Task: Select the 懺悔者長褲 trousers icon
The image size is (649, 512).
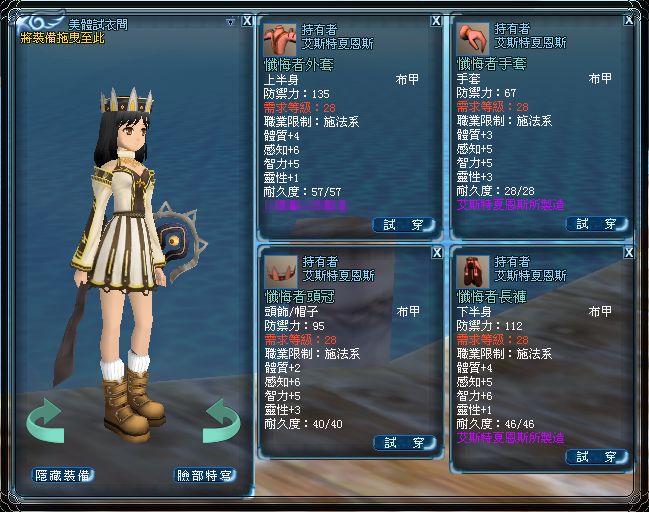Action: pos(471,270)
